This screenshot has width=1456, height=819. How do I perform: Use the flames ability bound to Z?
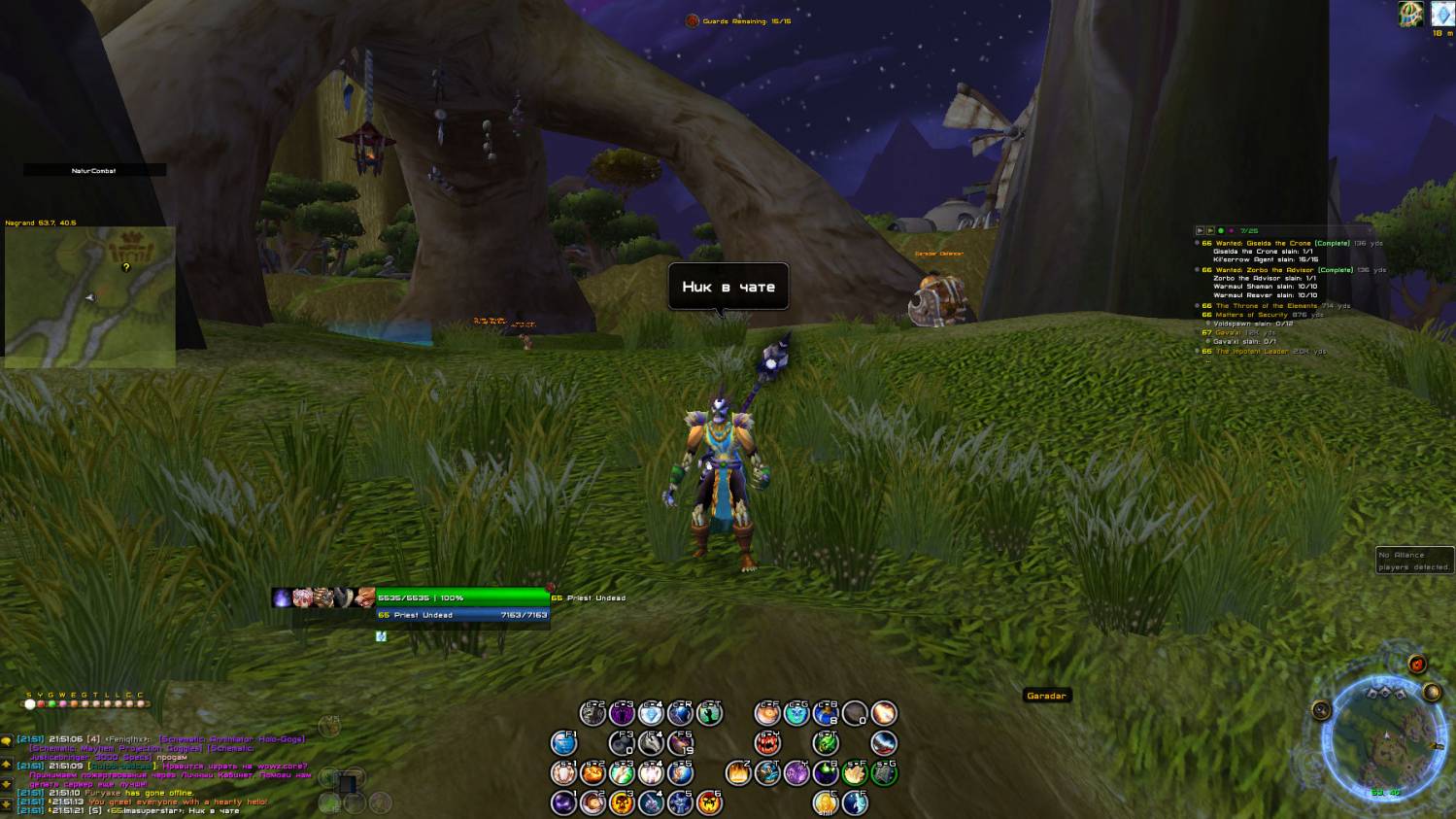[x=738, y=773]
